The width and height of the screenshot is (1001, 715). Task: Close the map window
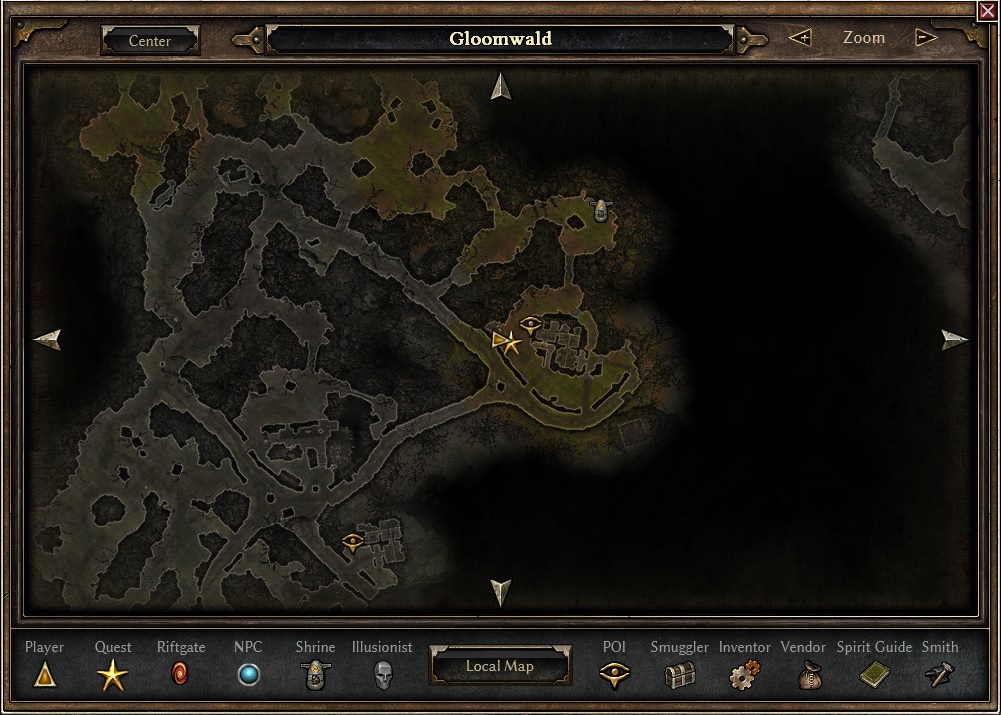pyautogui.click(x=987, y=11)
